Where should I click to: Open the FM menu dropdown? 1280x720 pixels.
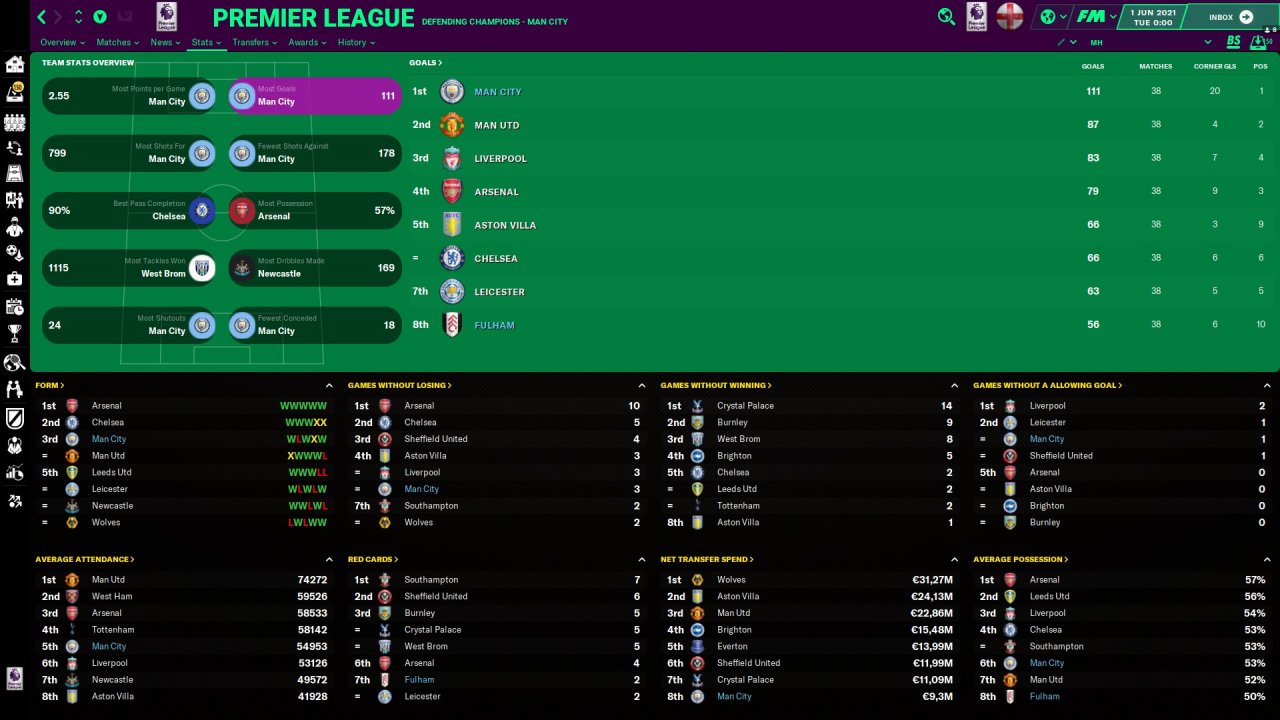pos(1095,17)
